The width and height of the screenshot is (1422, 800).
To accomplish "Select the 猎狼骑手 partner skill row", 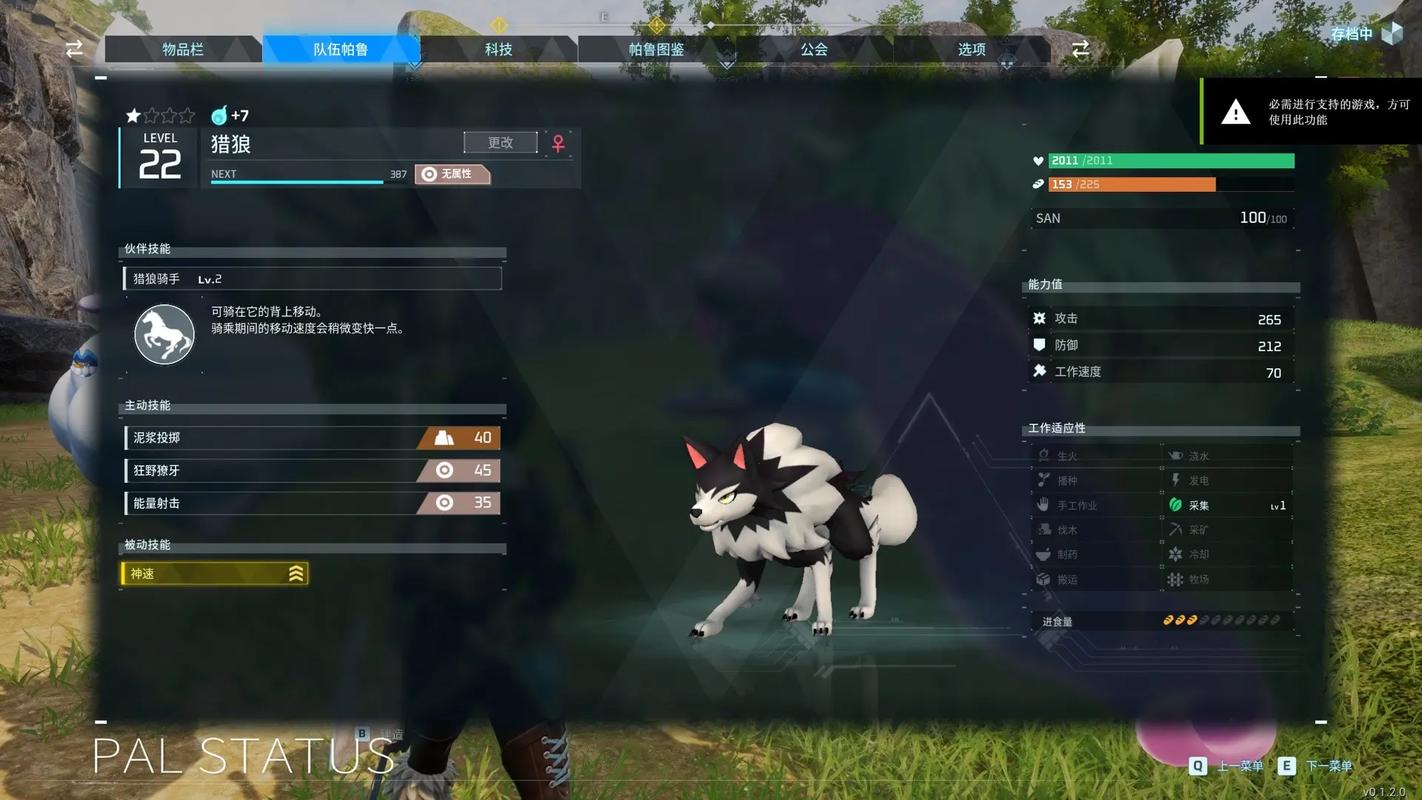I will 312,279.
